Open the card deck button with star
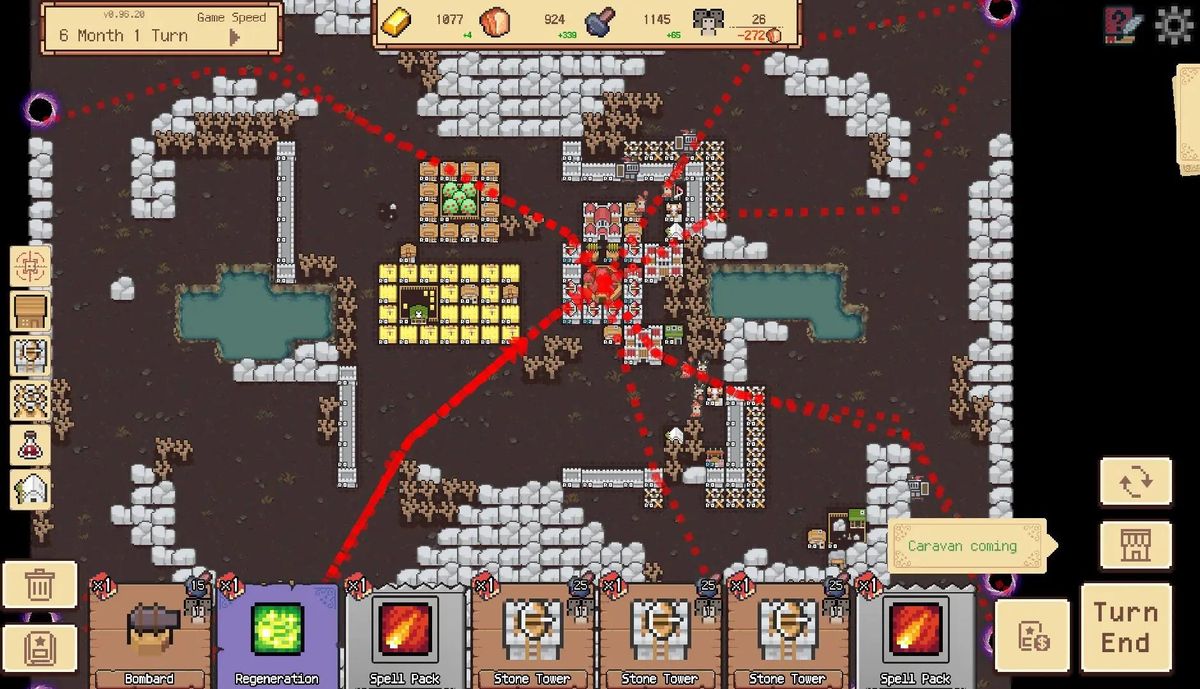 tap(39, 647)
